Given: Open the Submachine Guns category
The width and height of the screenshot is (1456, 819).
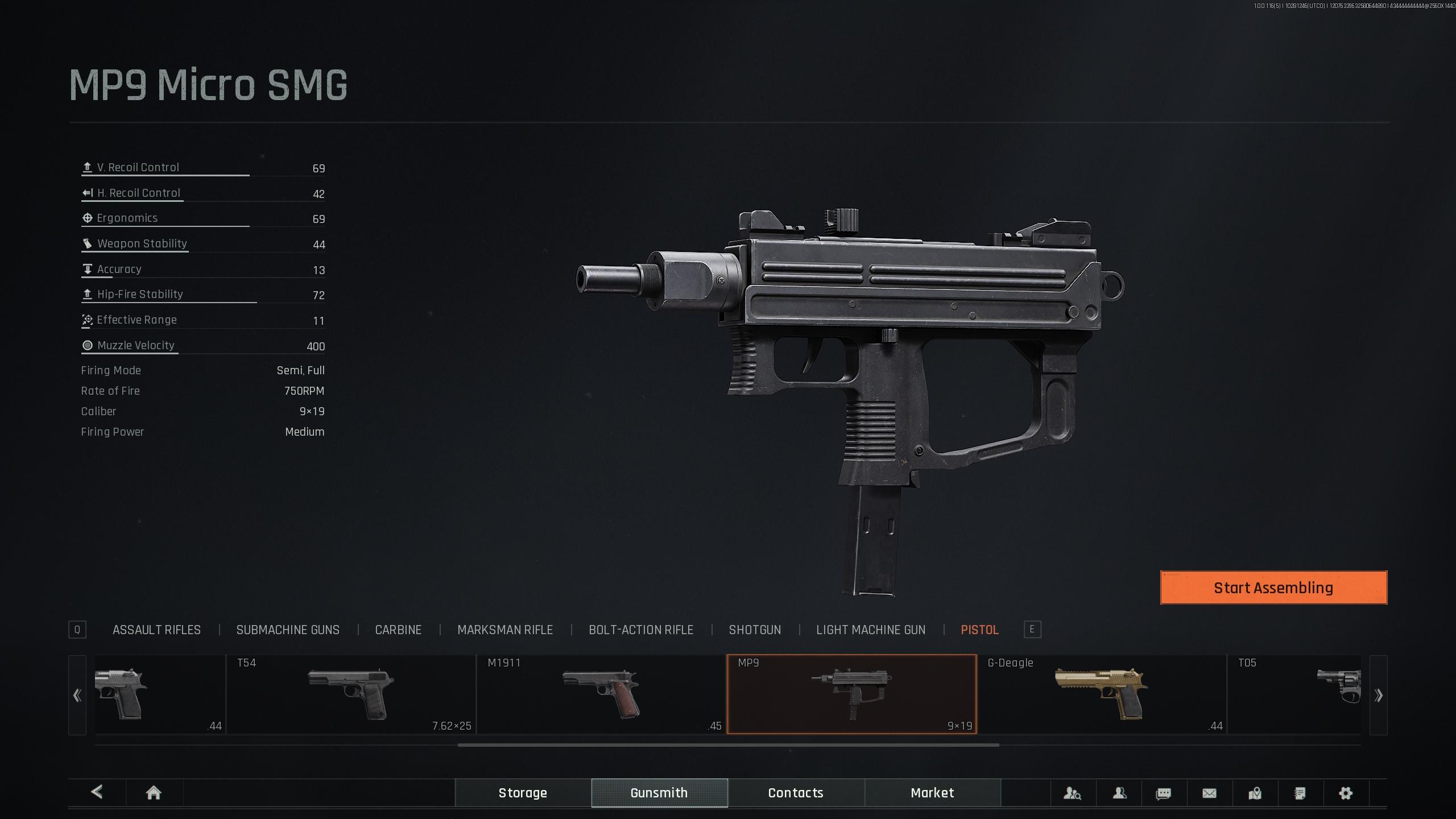Looking at the screenshot, I should pyautogui.click(x=288, y=630).
